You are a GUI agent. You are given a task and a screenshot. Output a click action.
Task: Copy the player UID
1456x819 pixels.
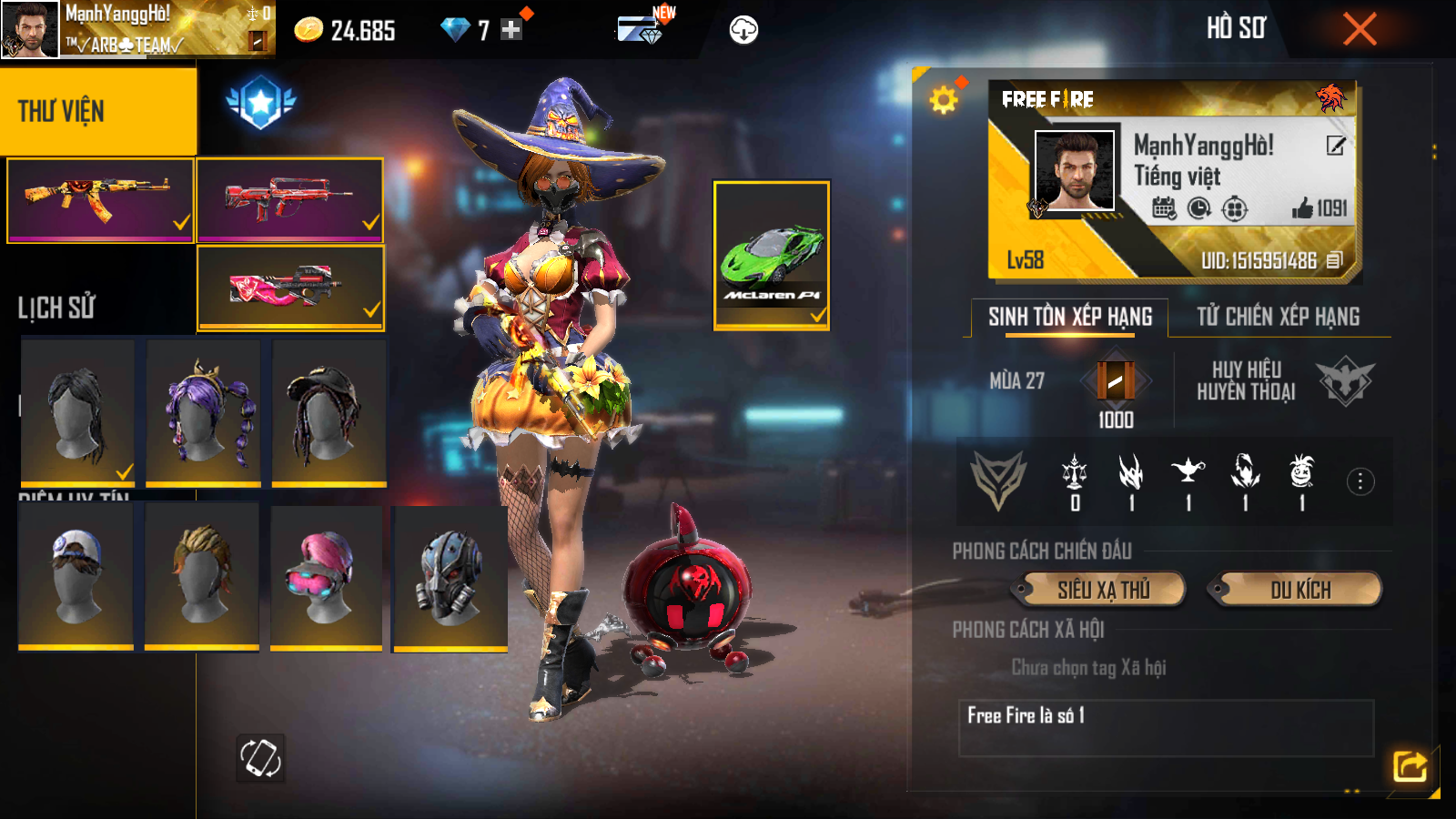[x=1334, y=260]
